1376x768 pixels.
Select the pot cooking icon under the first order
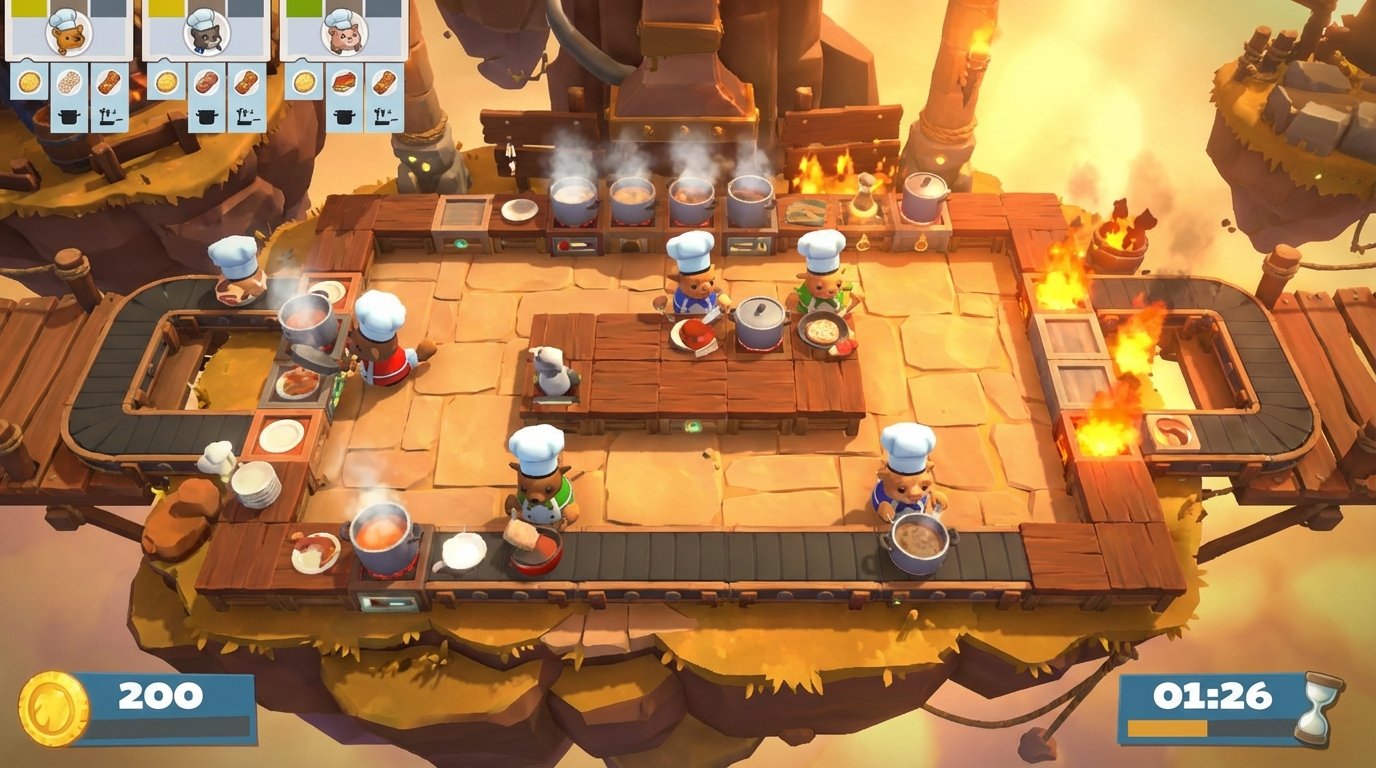[x=69, y=116]
